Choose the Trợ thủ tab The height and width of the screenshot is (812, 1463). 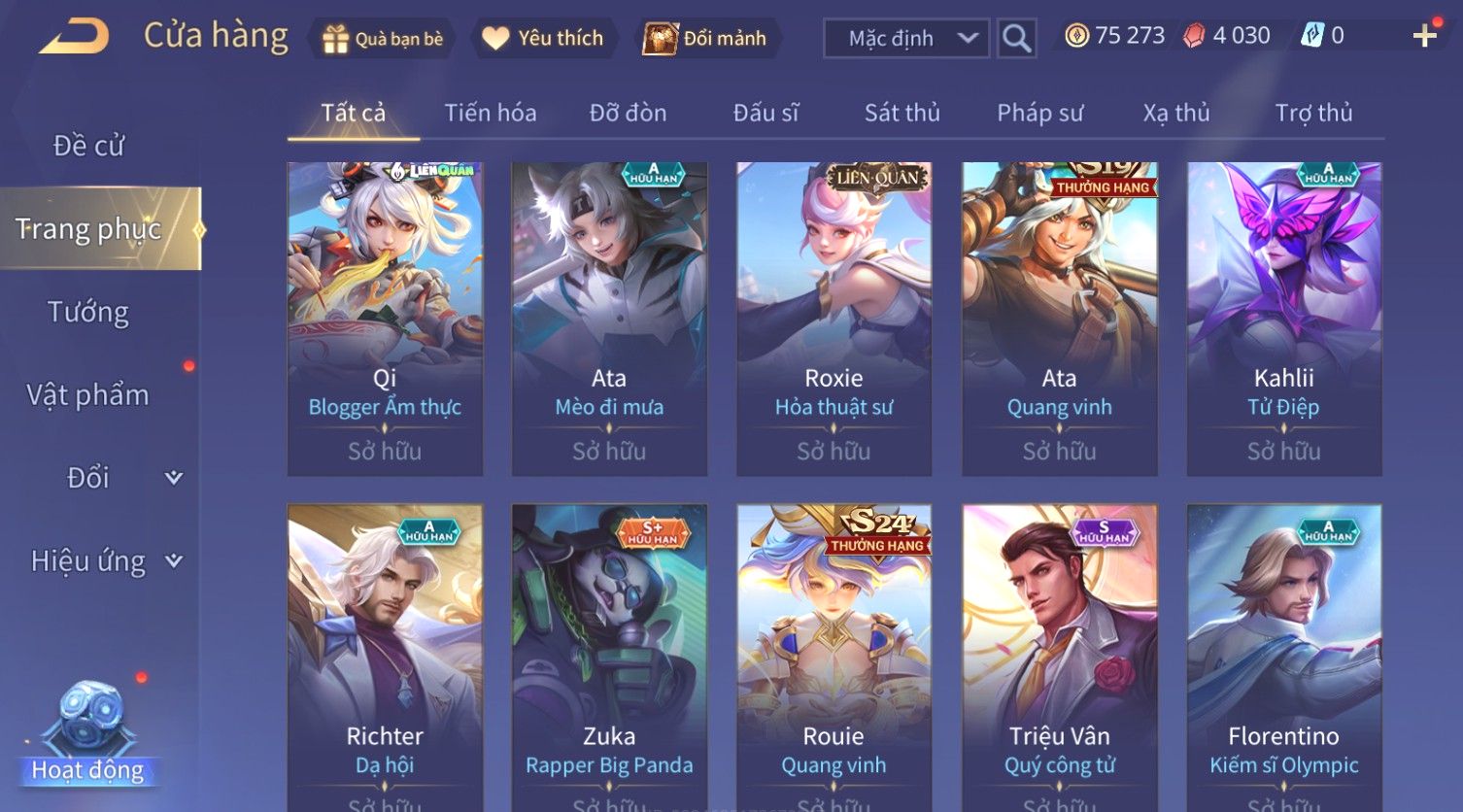(1313, 113)
